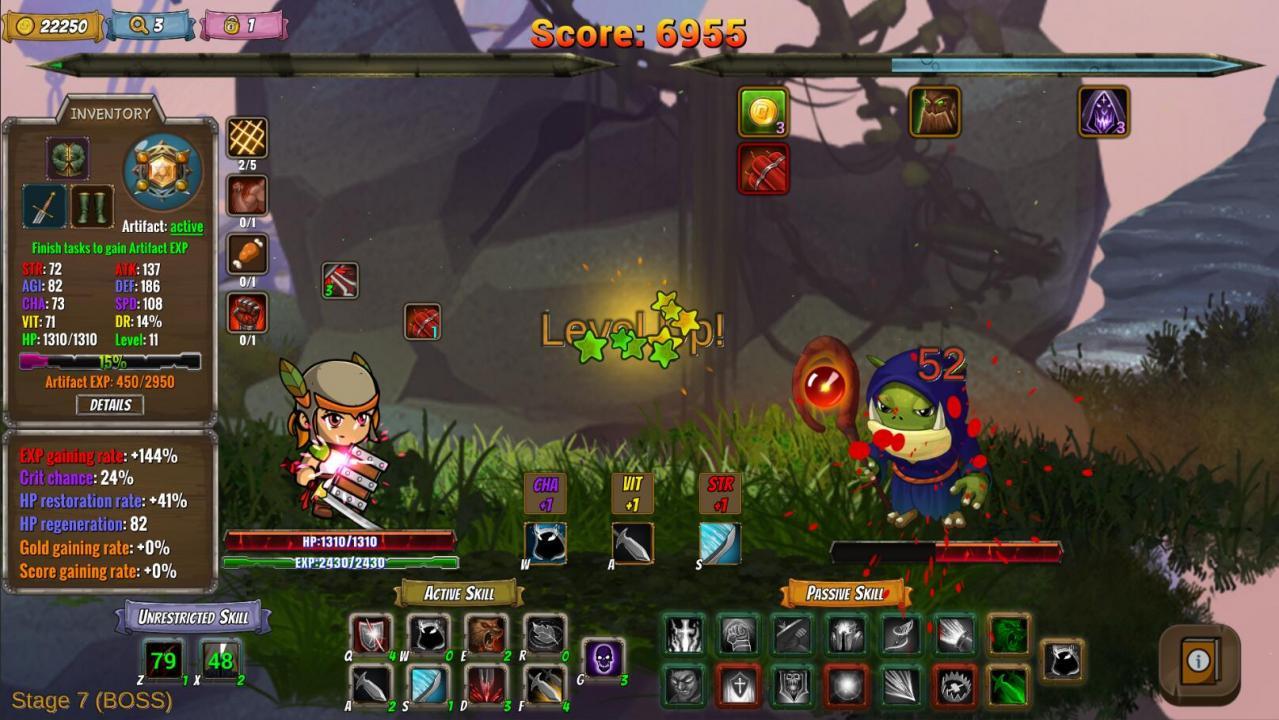Activate the red shield skill

pos(371,634)
